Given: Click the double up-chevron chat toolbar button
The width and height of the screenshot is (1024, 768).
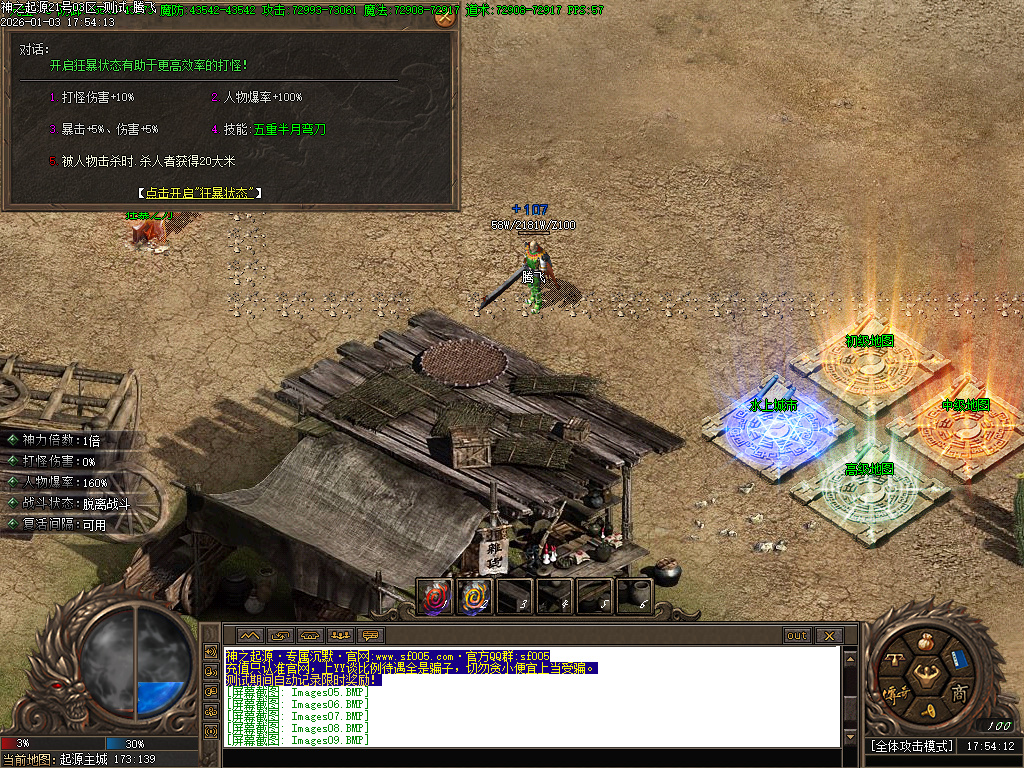Looking at the screenshot, I should [x=249, y=635].
